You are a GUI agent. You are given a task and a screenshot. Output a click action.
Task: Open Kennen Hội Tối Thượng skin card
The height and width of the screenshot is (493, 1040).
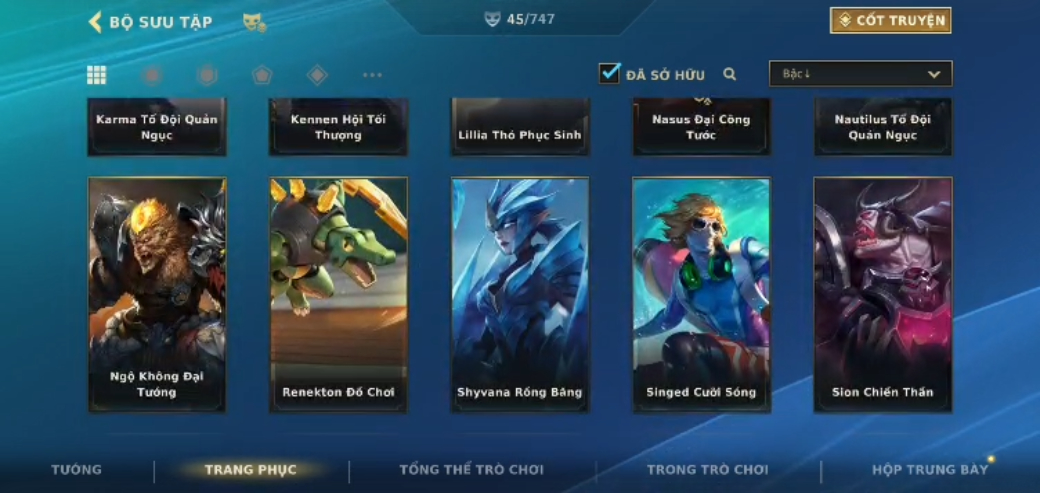pyautogui.click(x=338, y=127)
